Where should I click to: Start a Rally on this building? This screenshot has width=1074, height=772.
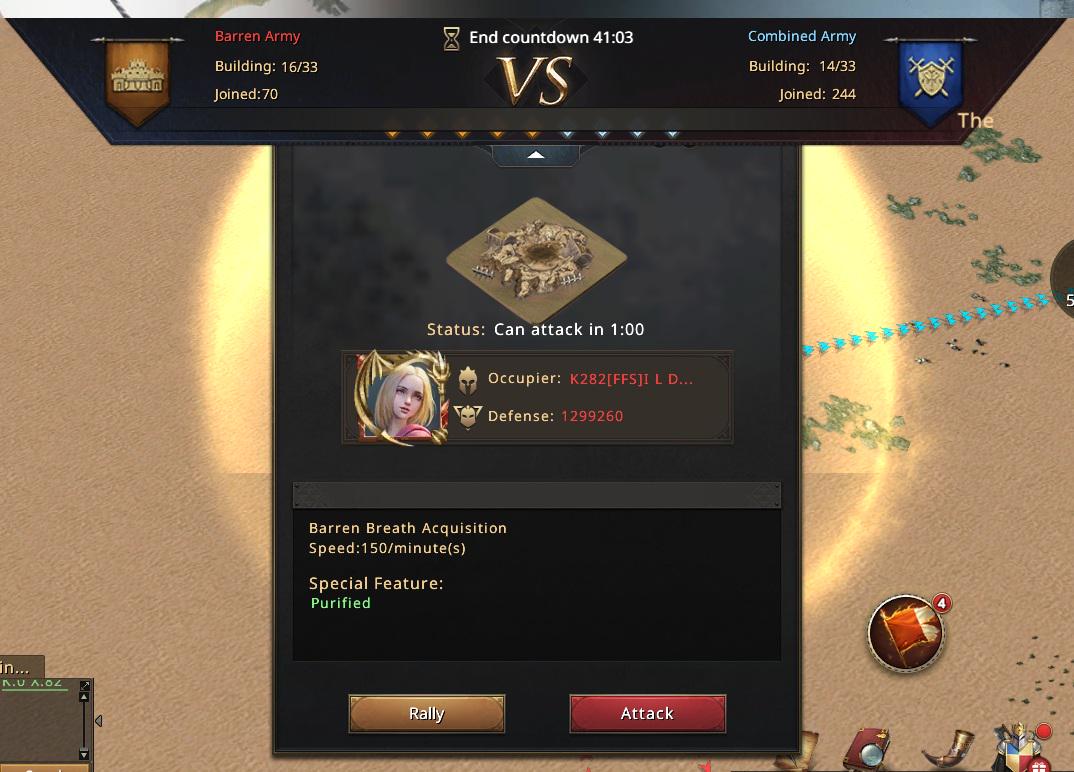pyautogui.click(x=426, y=714)
